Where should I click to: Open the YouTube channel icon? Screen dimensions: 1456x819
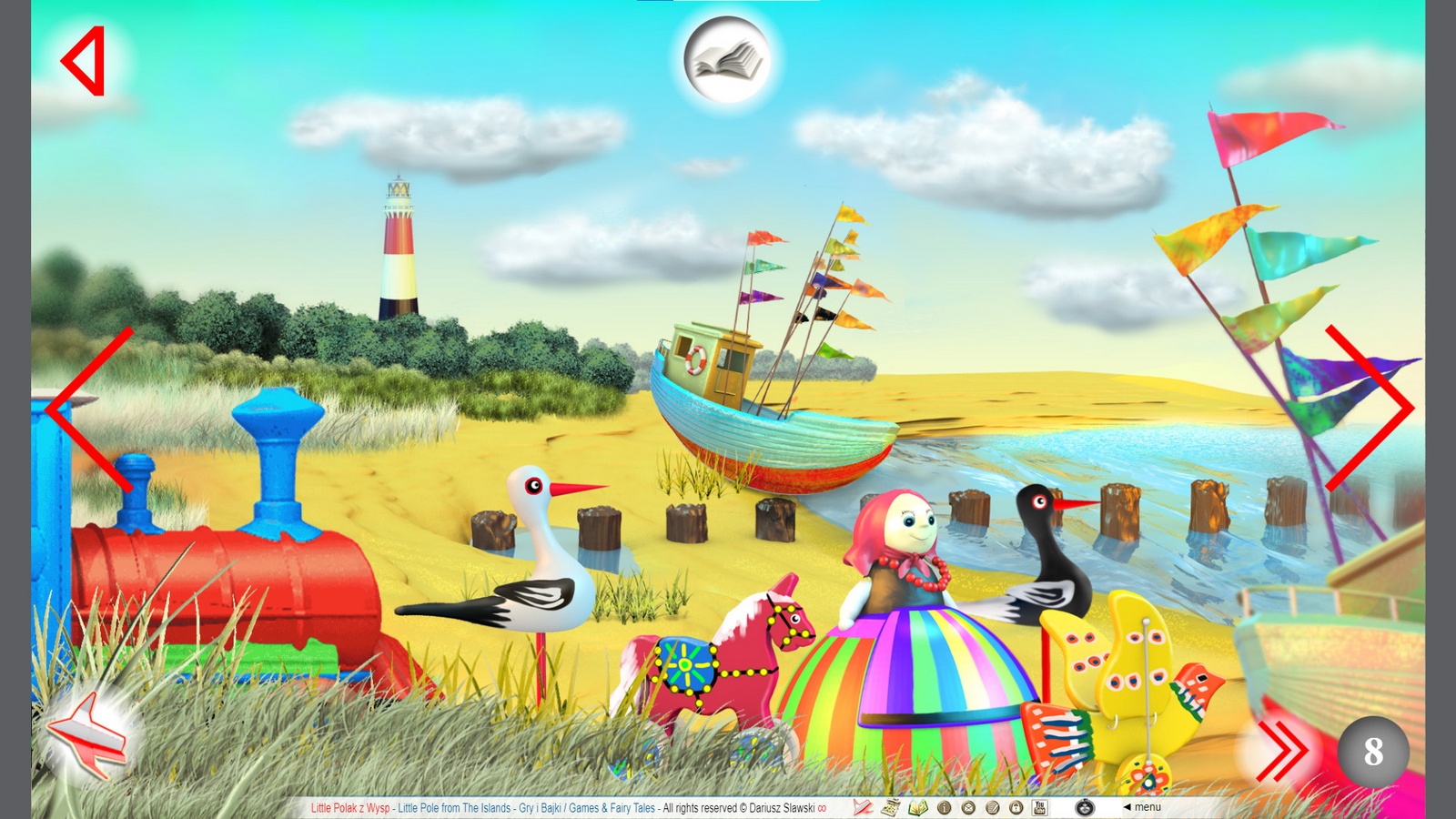point(1040,806)
